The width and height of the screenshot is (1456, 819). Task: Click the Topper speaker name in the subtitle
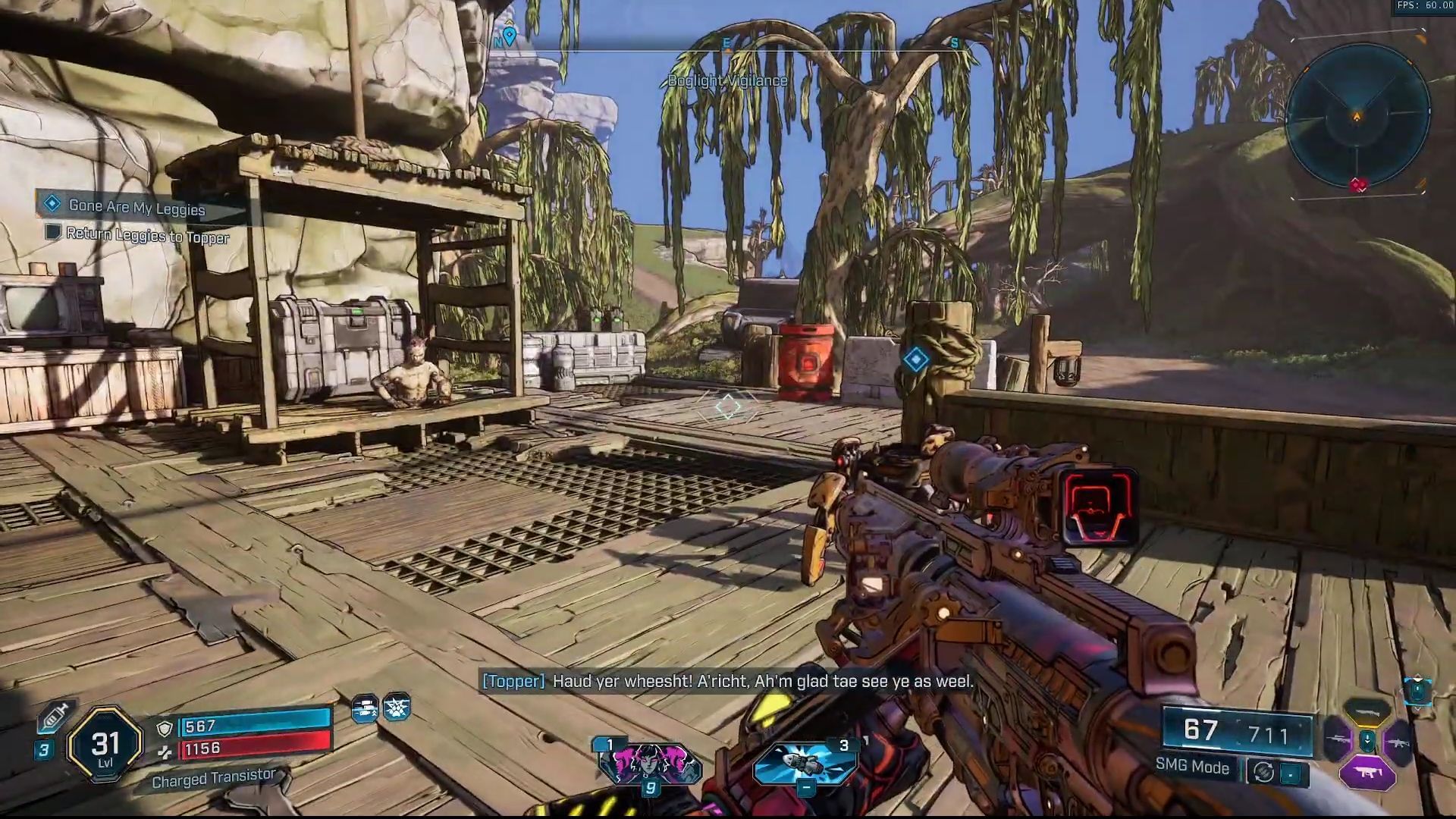tap(513, 682)
